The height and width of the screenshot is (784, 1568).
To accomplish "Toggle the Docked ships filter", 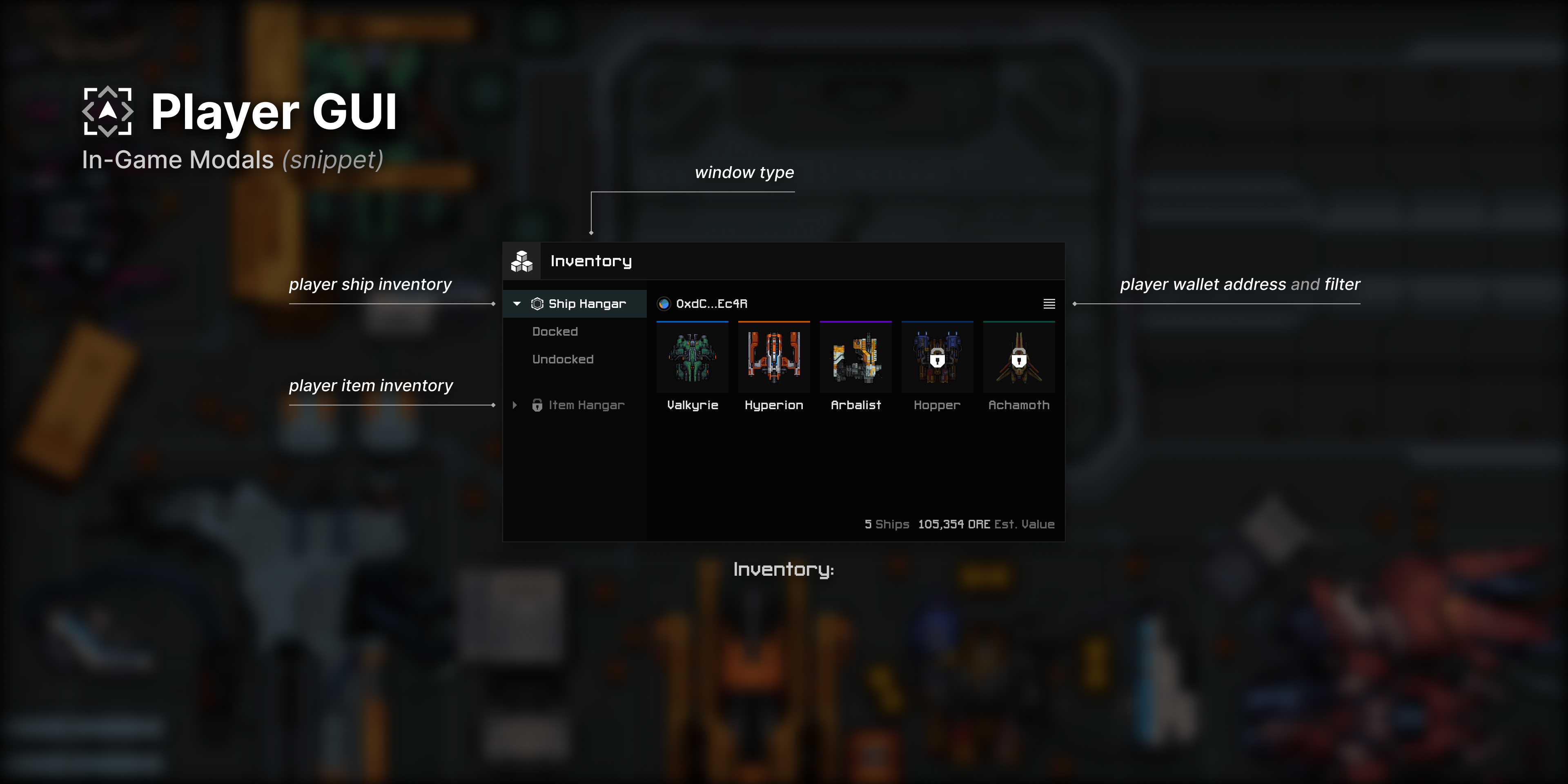I will click(x=555, y=331).
